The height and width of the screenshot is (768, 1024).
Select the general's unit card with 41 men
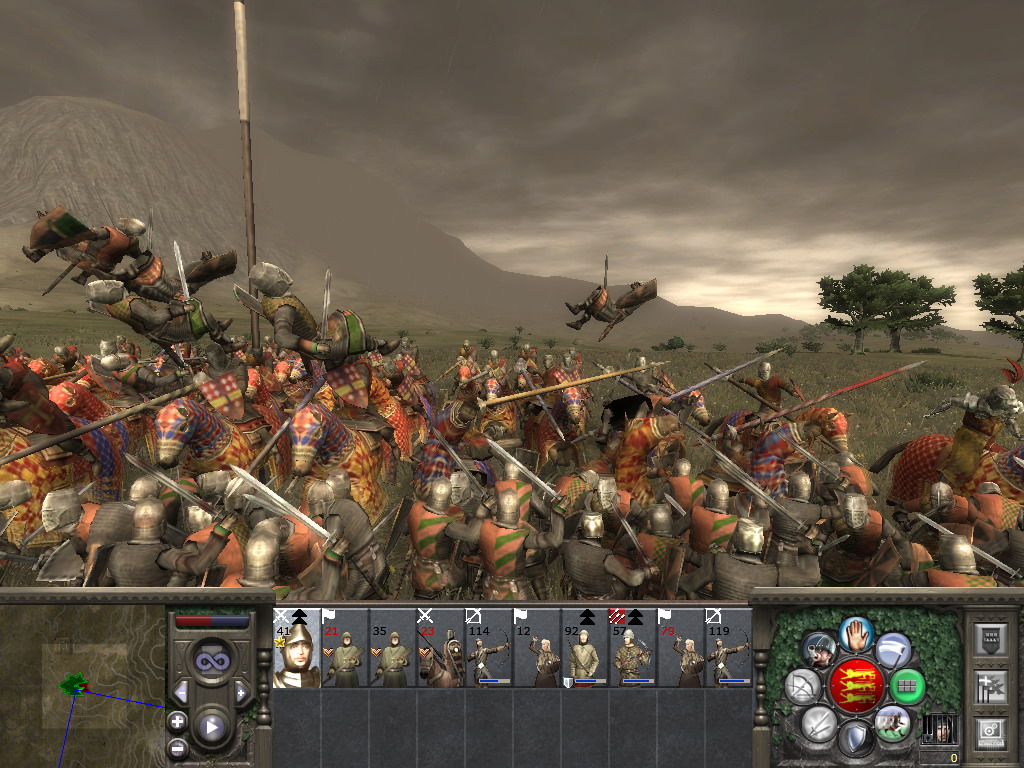[296, 648]
